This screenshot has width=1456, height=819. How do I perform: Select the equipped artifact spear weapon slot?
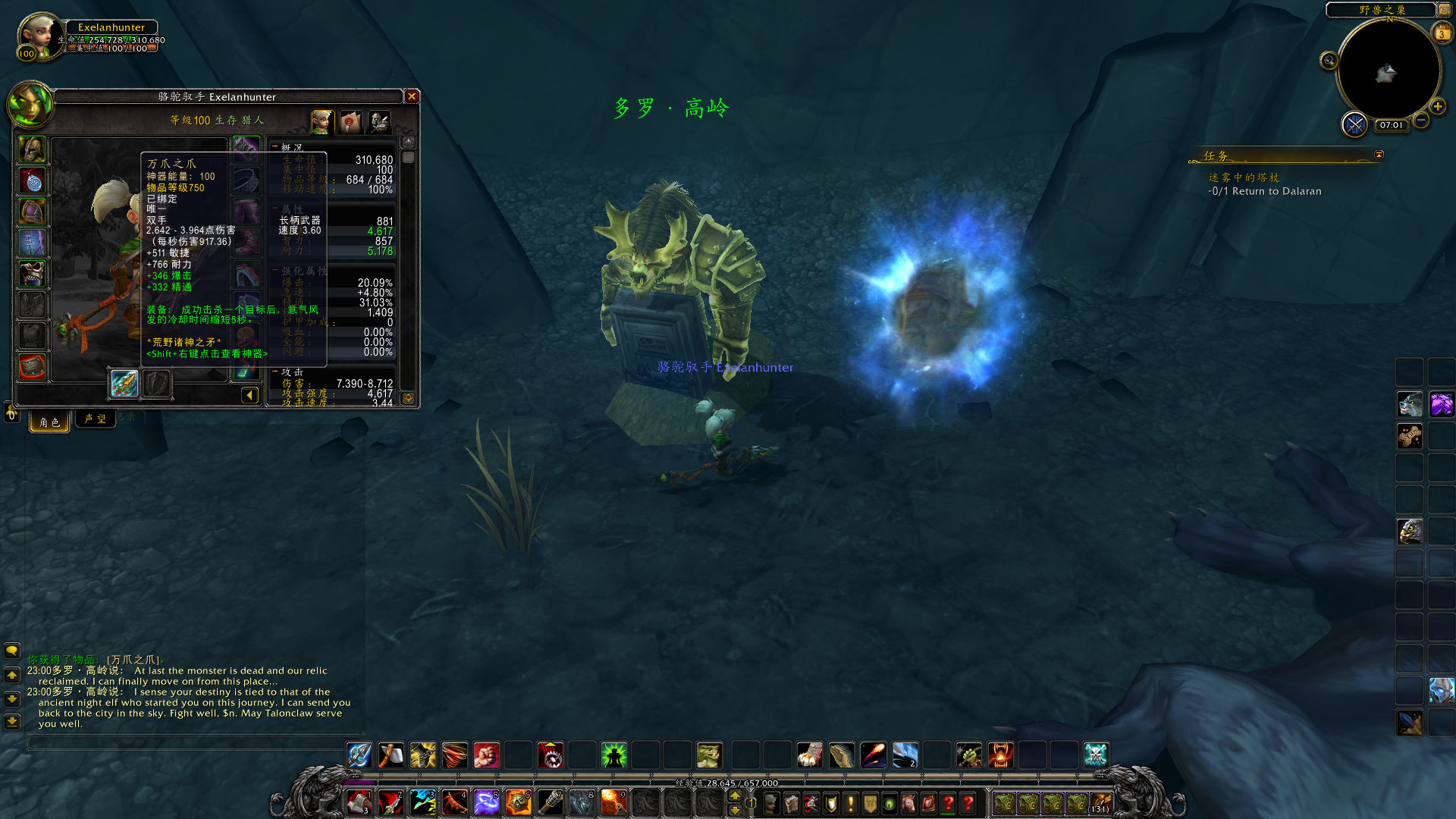pos(124,384)
